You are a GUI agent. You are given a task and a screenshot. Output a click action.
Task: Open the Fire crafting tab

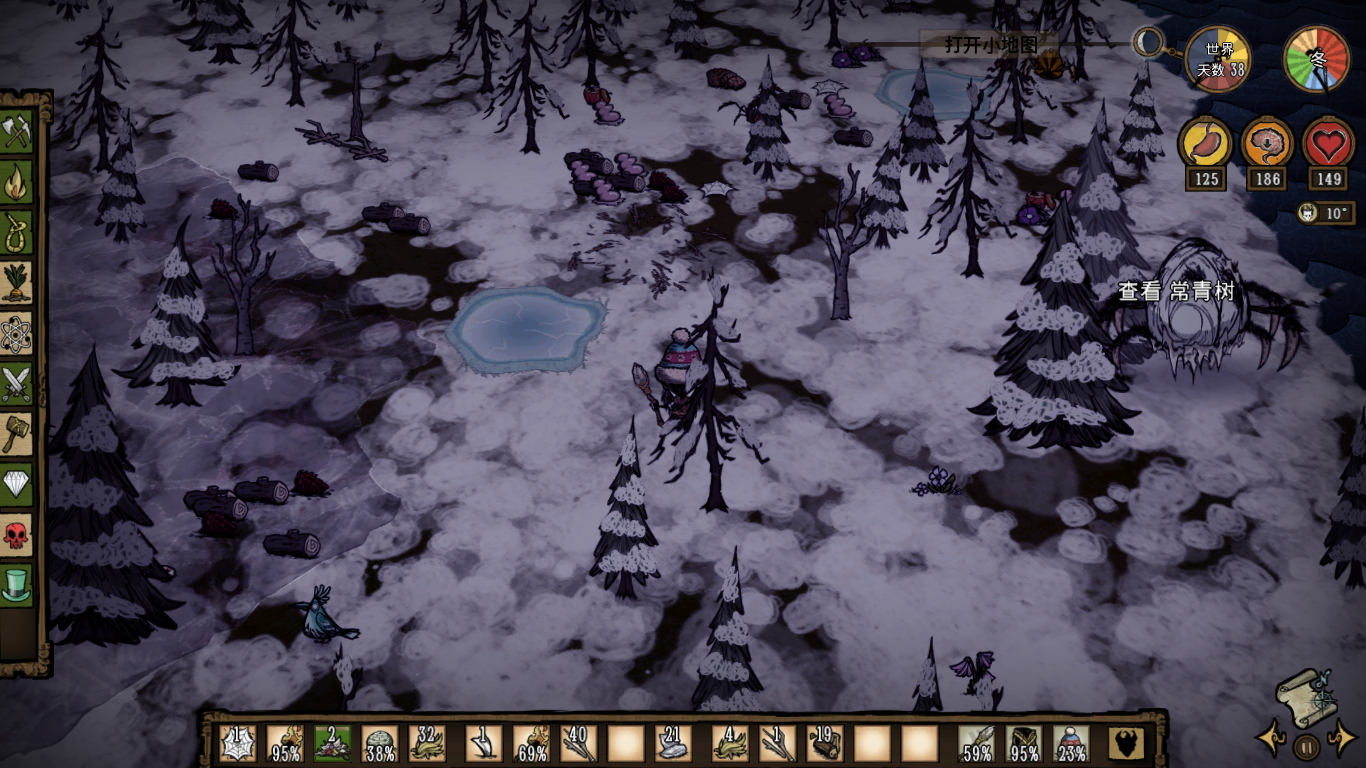[17, 183]
